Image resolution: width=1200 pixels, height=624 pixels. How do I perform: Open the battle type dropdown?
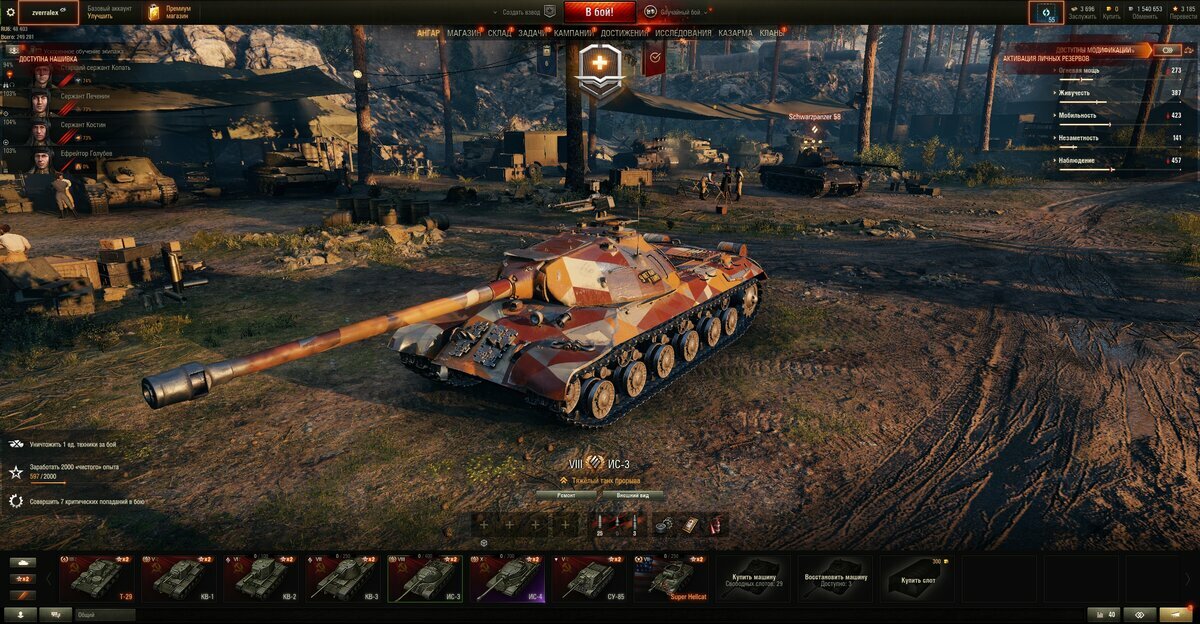(x=679, y=12)
